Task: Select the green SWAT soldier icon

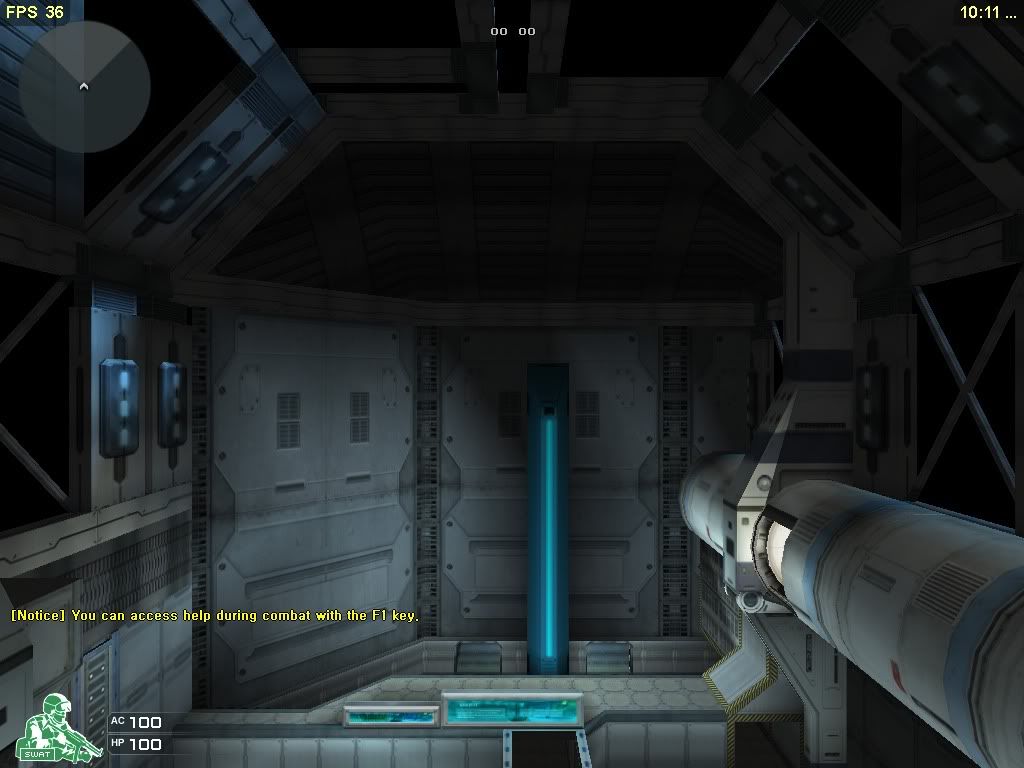Action: 53,731
